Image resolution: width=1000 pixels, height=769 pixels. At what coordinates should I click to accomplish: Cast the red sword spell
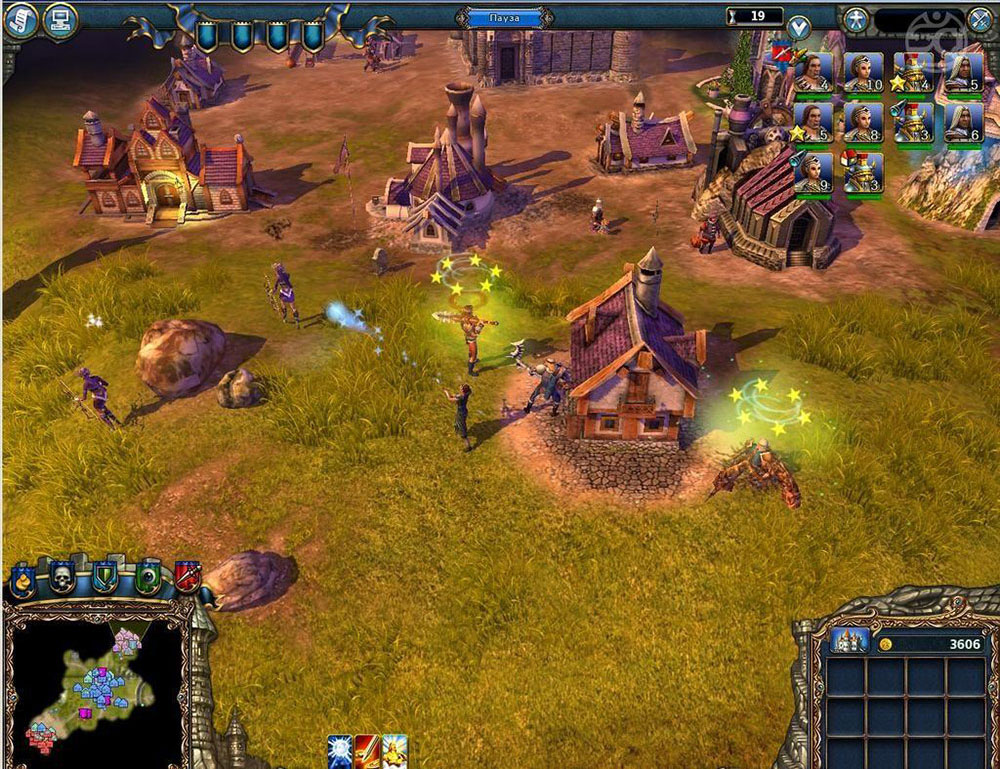click(367, 751)
